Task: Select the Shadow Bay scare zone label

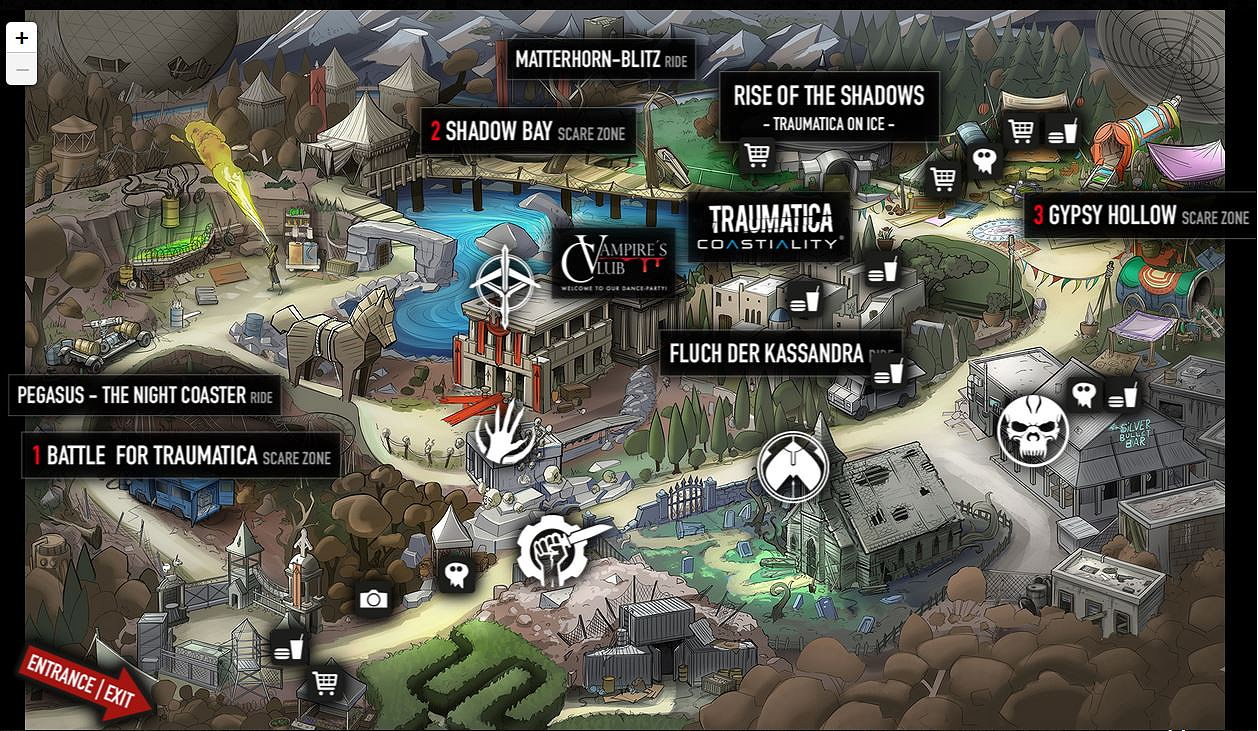Action: tap(528, 131)
